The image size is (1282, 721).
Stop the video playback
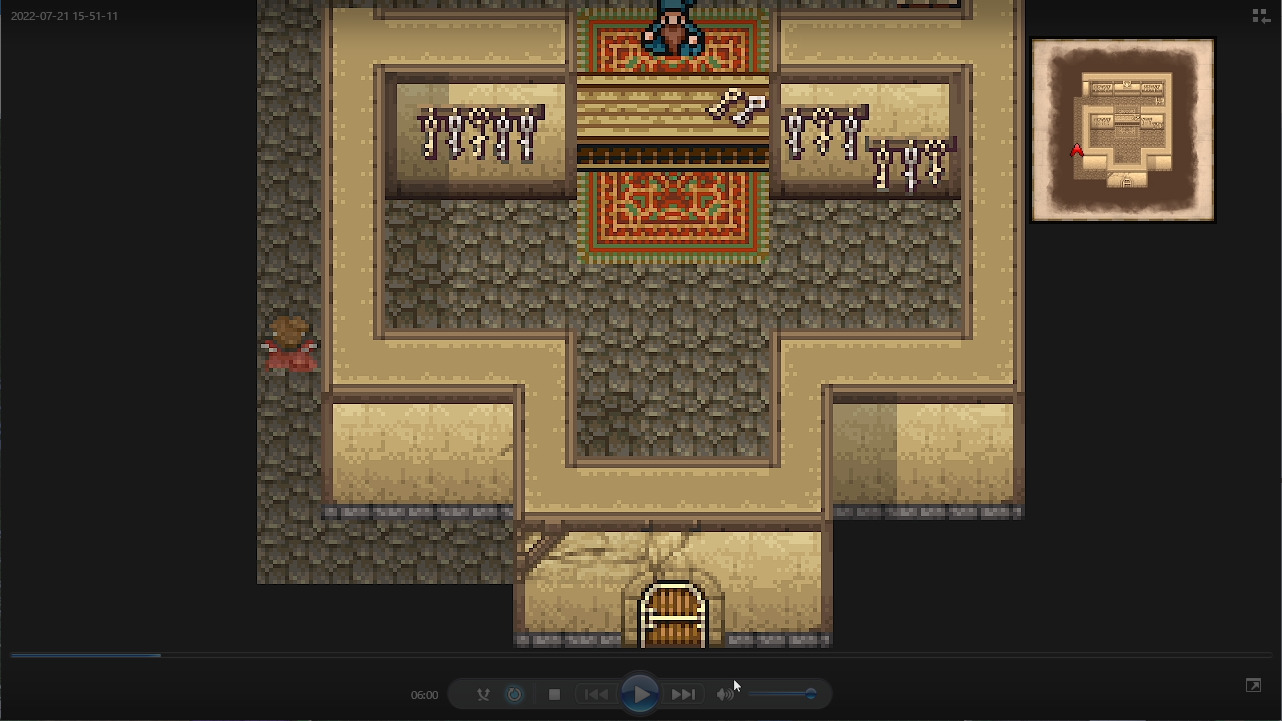coord(554,694)
